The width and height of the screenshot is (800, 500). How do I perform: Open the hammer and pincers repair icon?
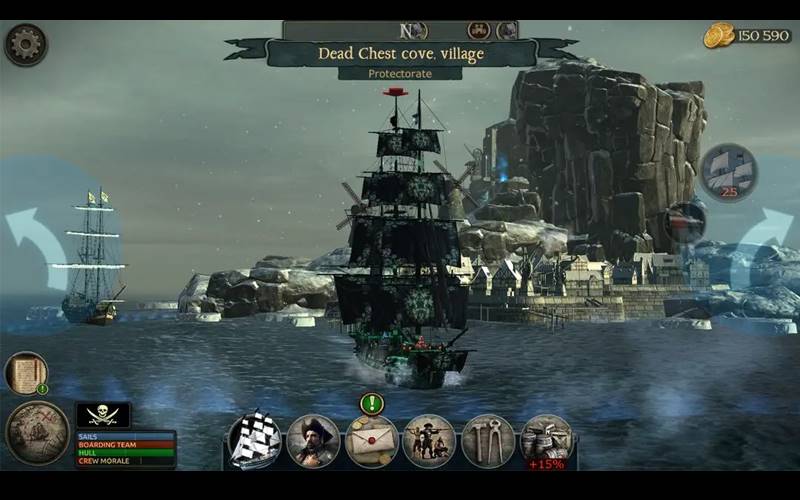click(x=488, y=441)
